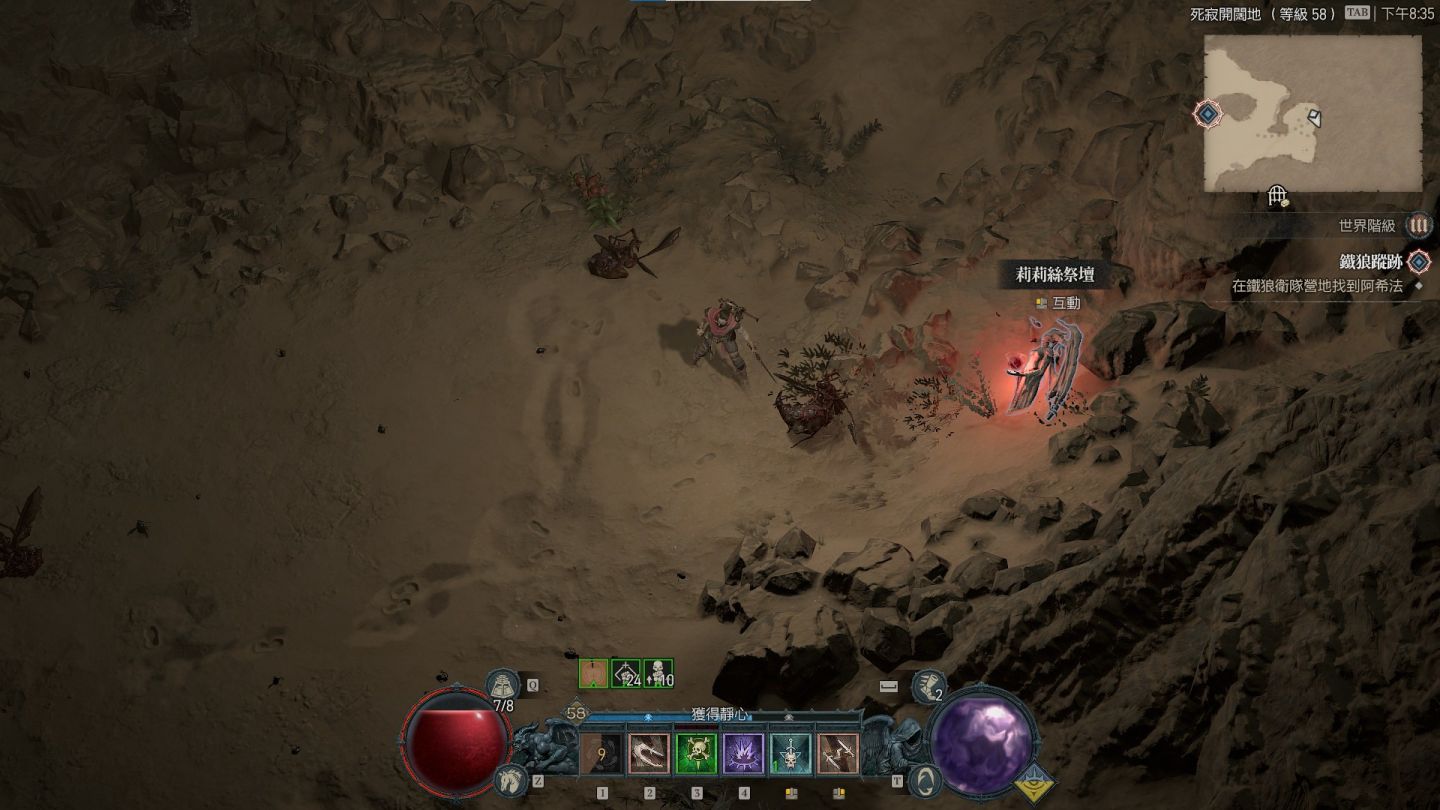Inspect the skeleton buff icon showing 10

click(x=658, y=674)
